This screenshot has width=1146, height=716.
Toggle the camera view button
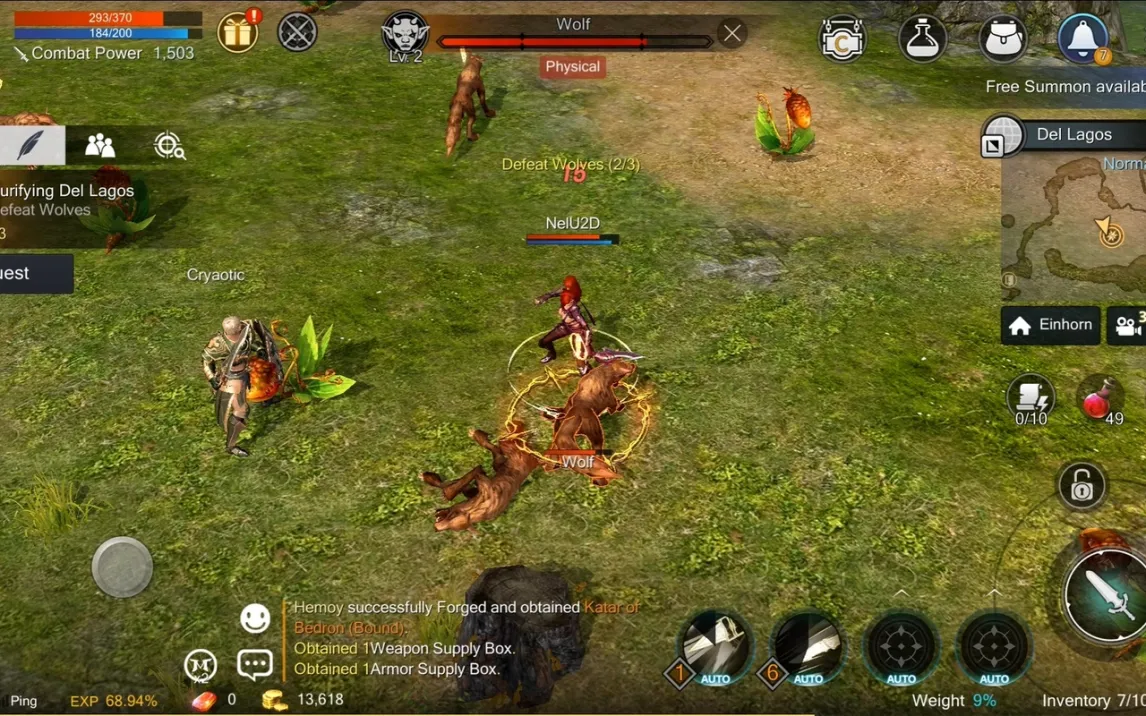[x=1128, y=325]
